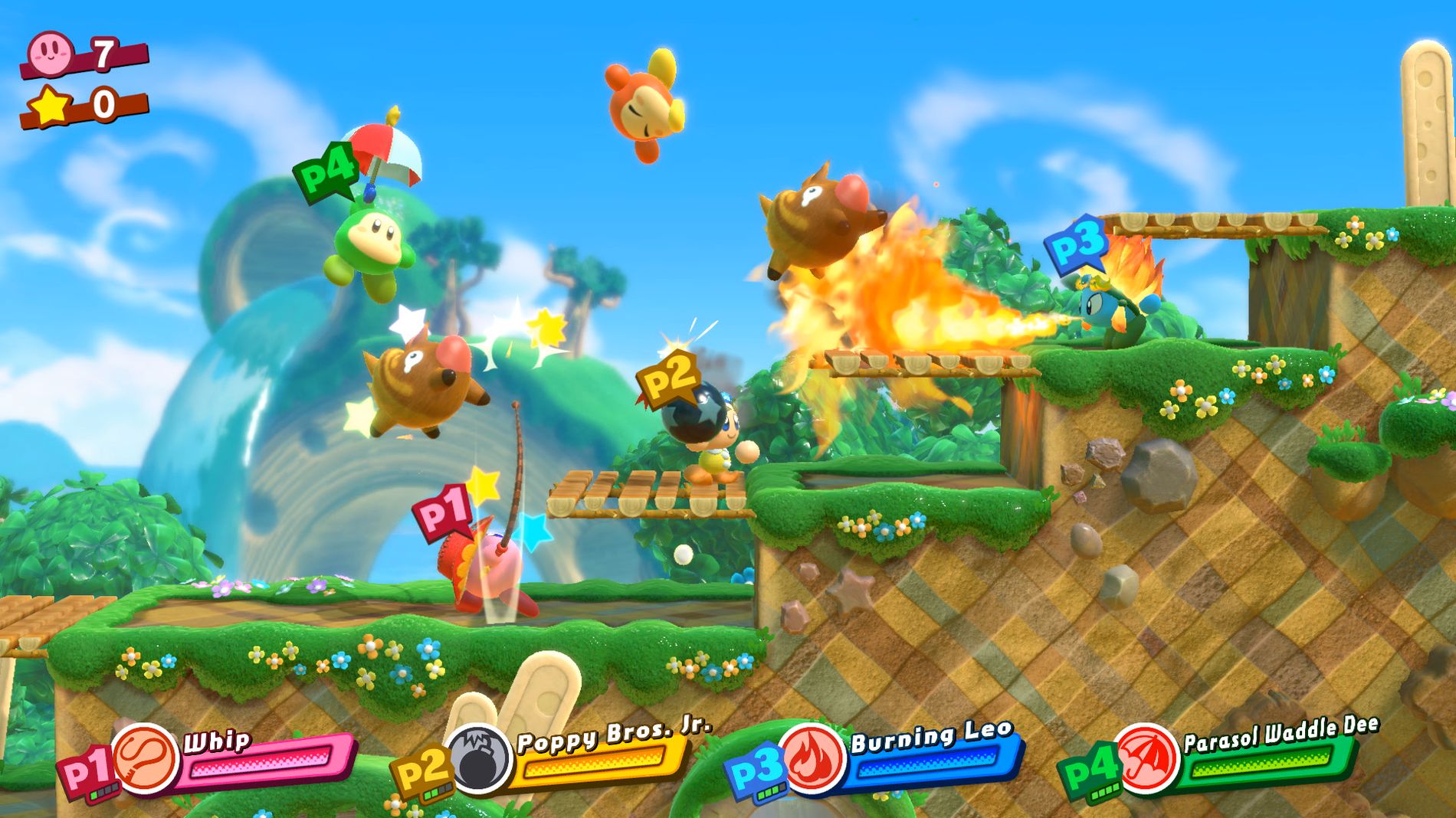Select the Parasol Waddle Dee umbrella icon
The image size is (1456, 818).
point(1145,757)
